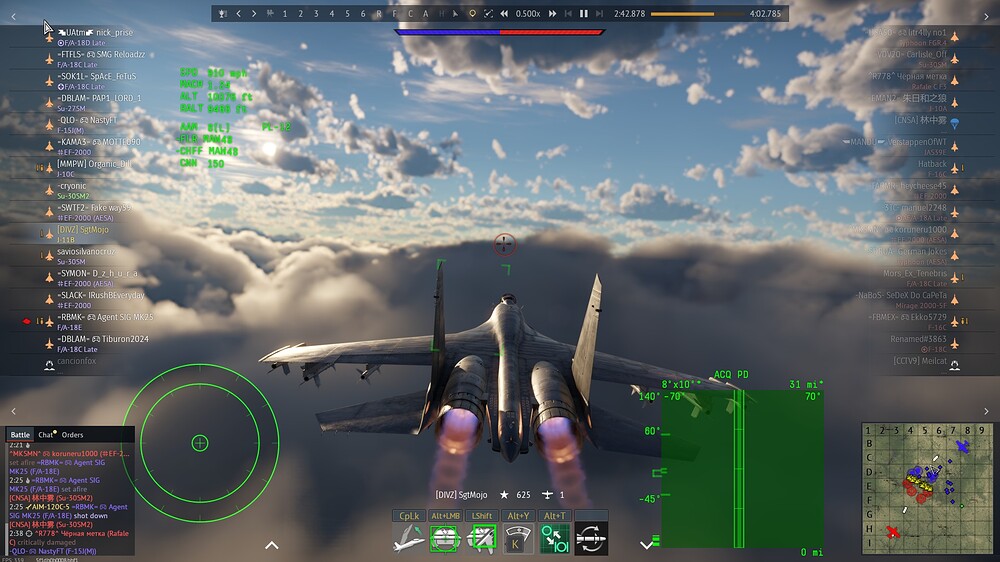1000x562 pixels.
Task: Select player SgtMojo in the team list
Action: click(80, 230)
